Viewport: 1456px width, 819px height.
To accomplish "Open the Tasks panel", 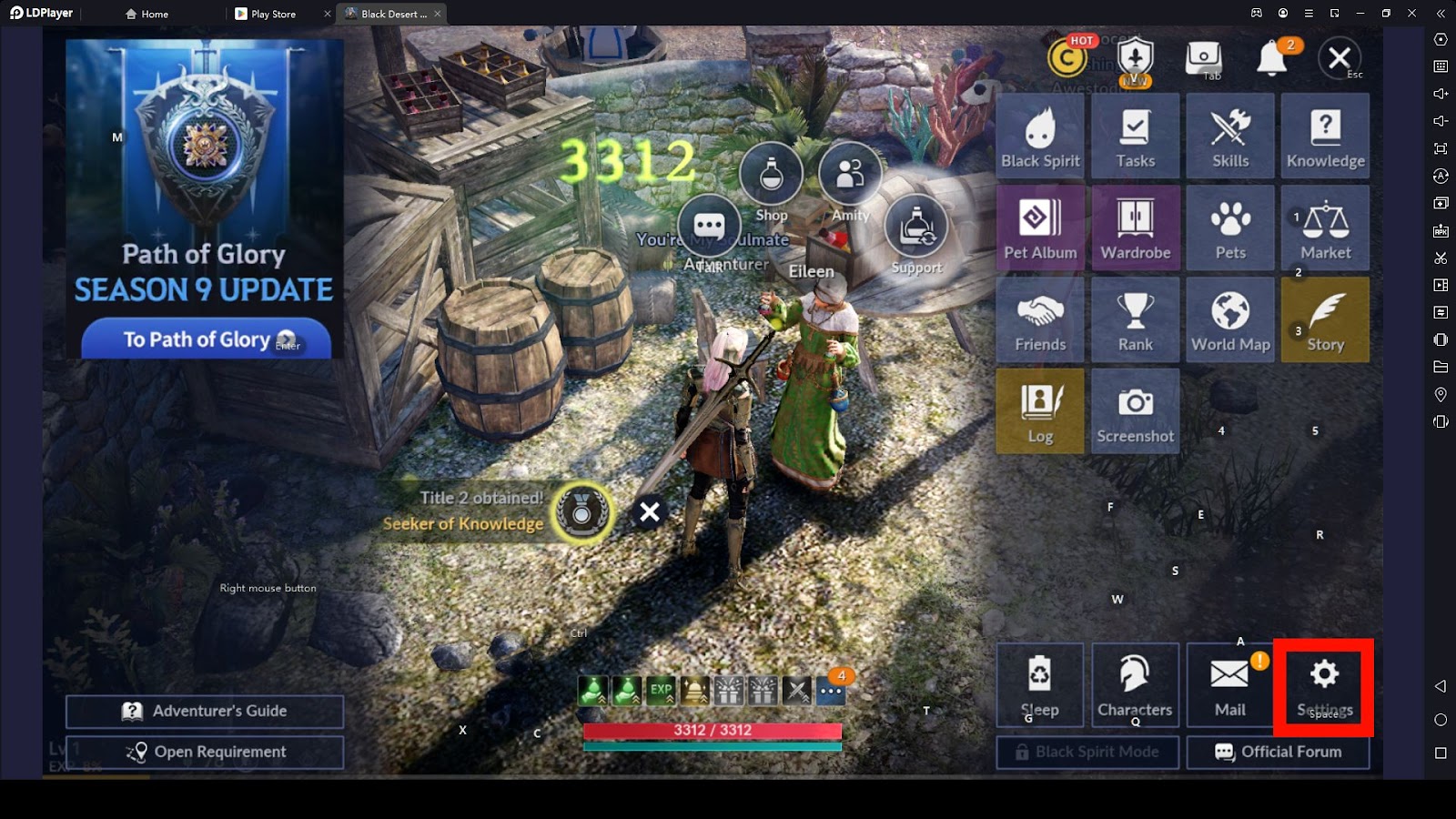I will click(1135, 136).
